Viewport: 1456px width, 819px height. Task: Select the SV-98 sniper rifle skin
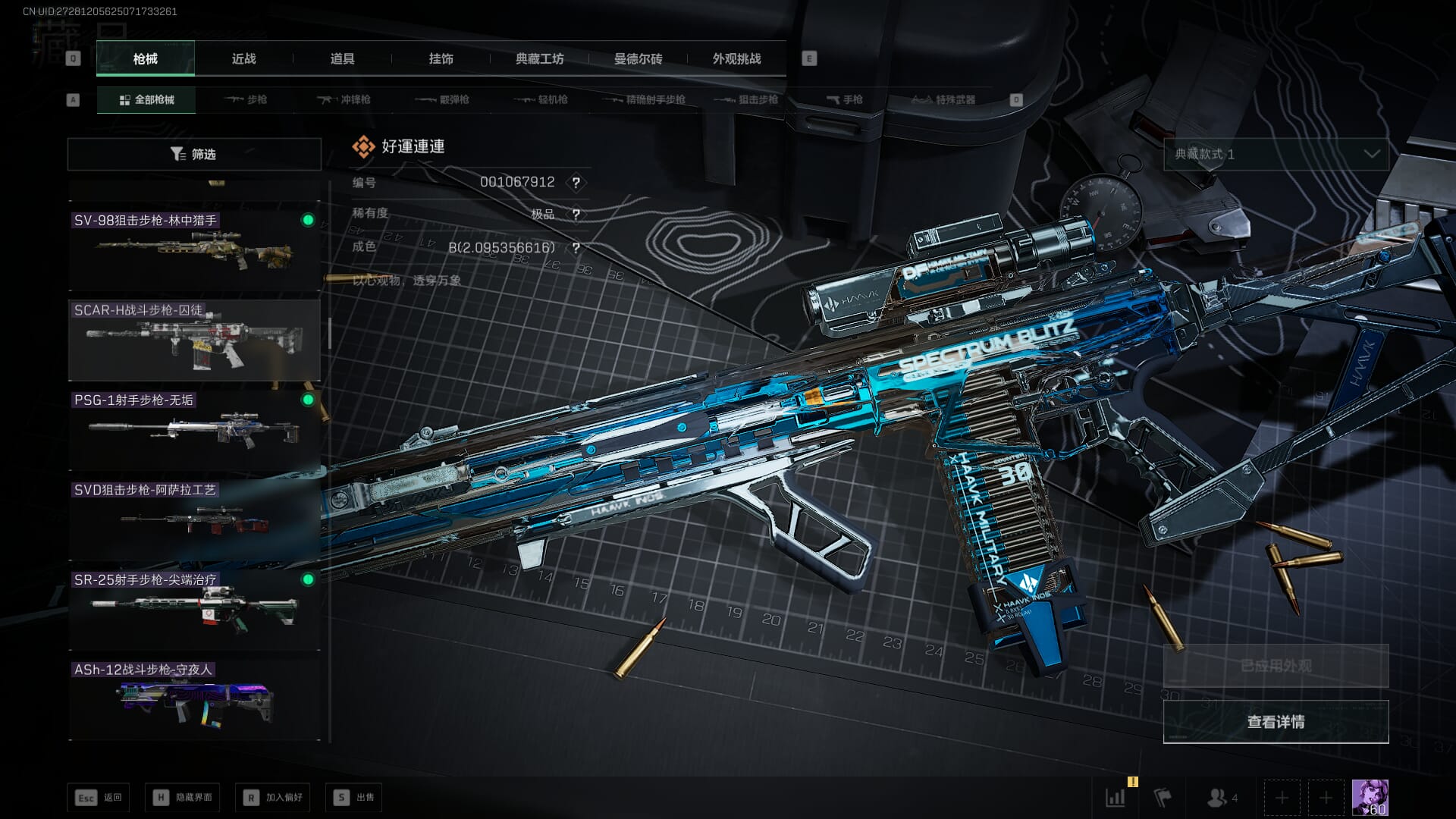(x=194, y=246)
